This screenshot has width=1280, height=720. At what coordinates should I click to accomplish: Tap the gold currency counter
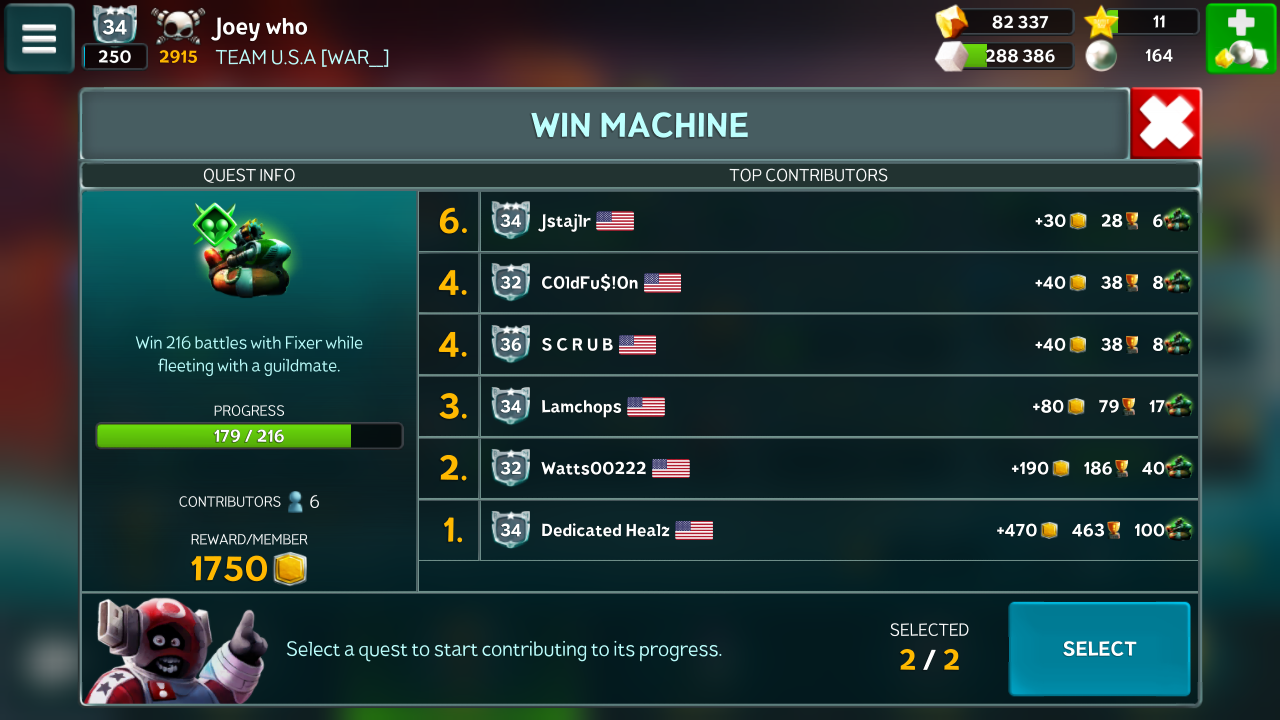pyautogui.click(x=1005, y=22)
